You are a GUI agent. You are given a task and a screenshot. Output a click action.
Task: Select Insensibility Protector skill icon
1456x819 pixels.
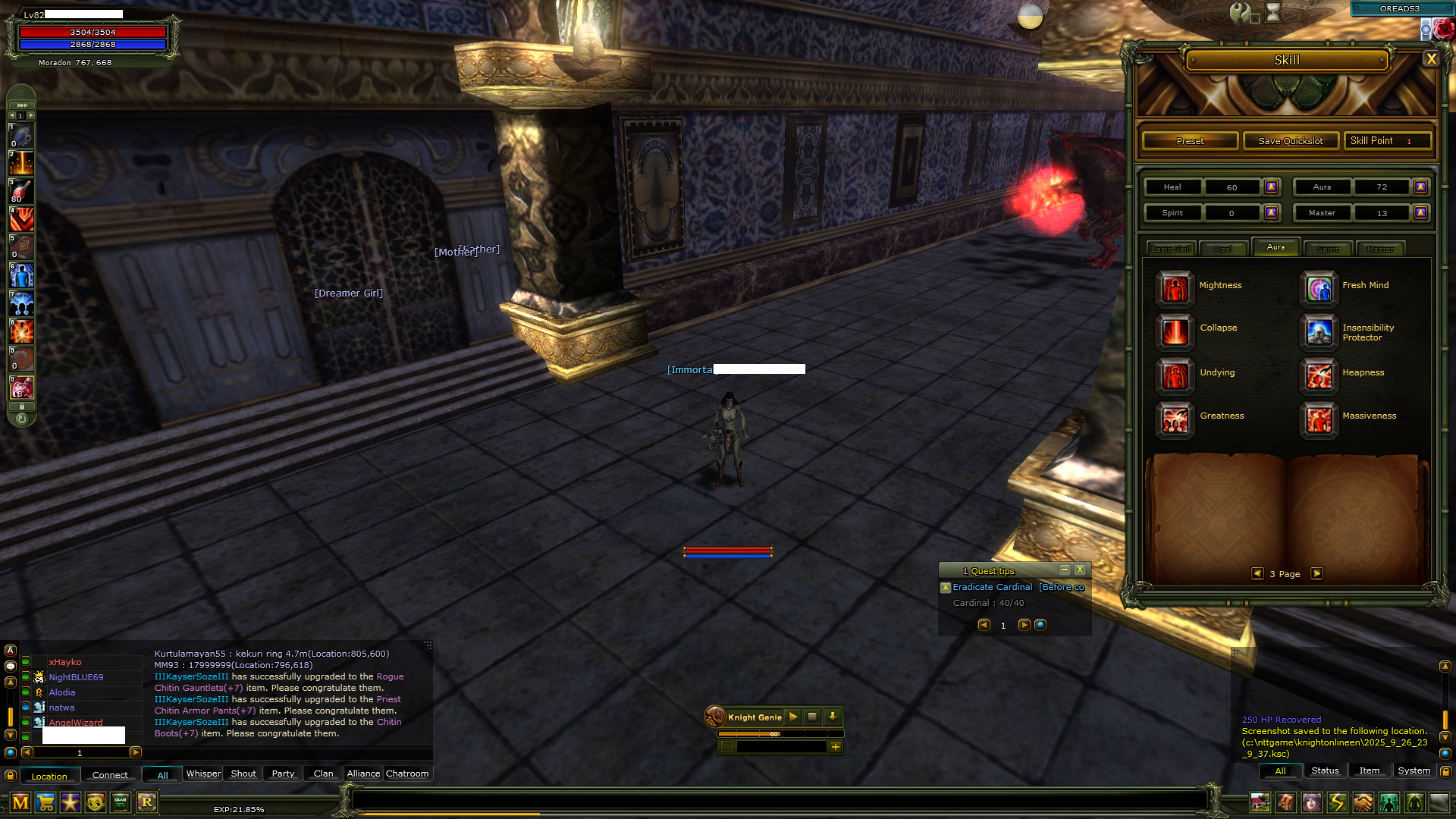click(x=1319, y=331)
